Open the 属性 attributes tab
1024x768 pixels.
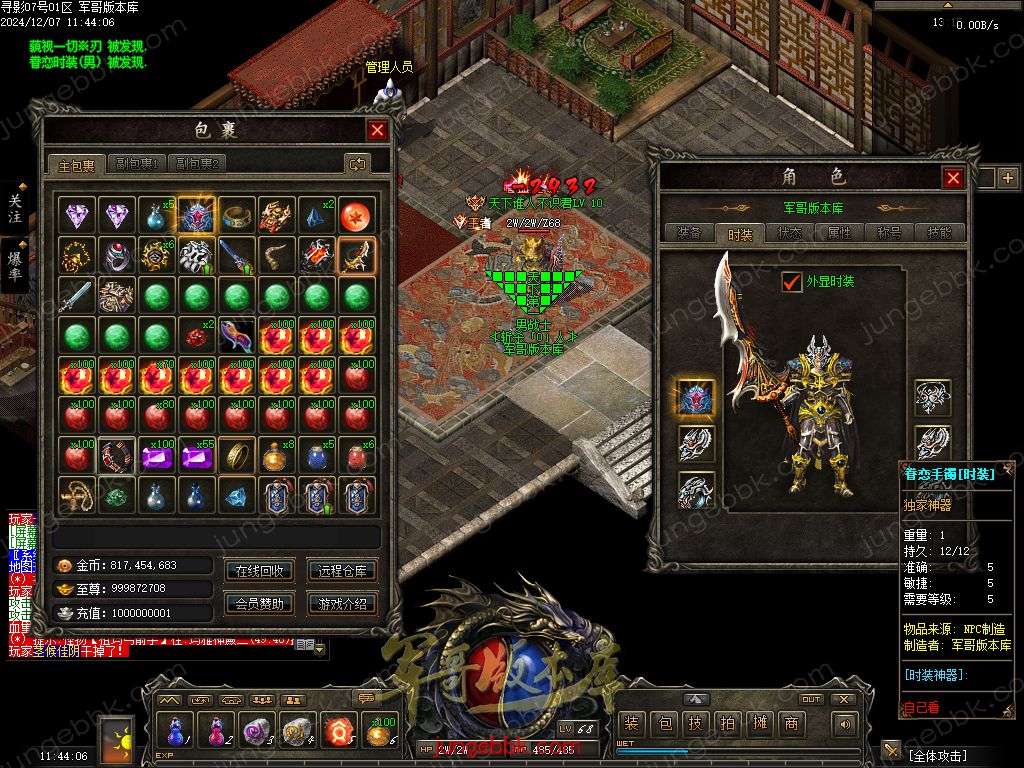pyautogui.click(x=840, y=234)
